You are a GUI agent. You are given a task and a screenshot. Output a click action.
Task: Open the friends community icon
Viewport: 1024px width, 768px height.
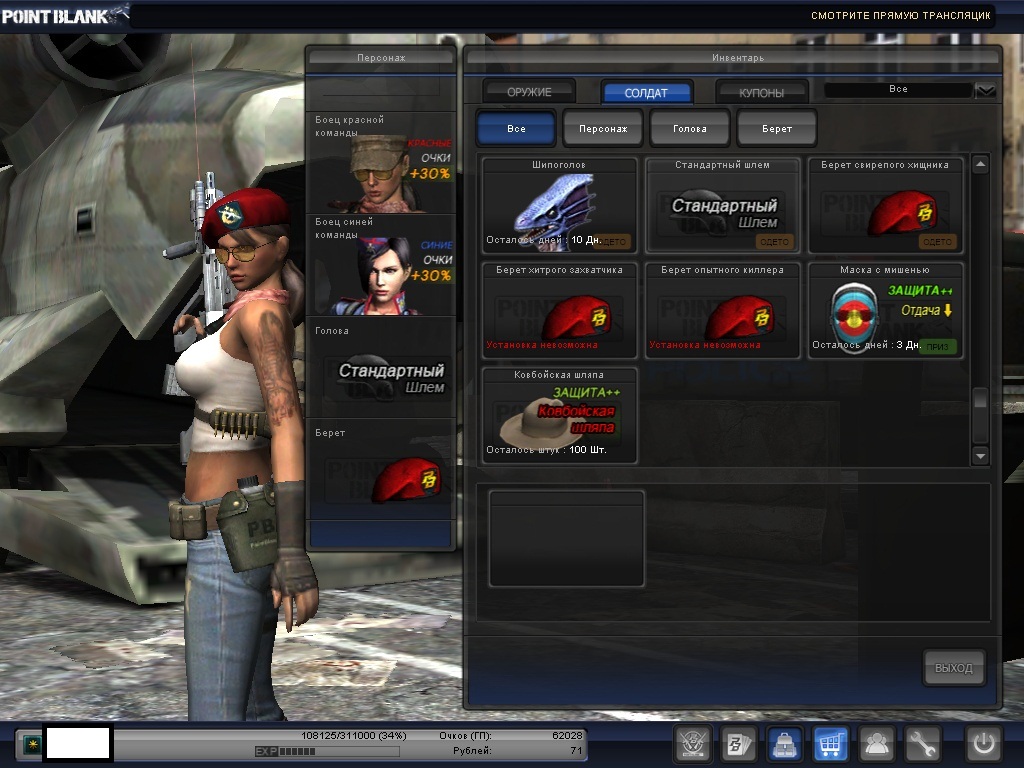click(x=877, y=744)
